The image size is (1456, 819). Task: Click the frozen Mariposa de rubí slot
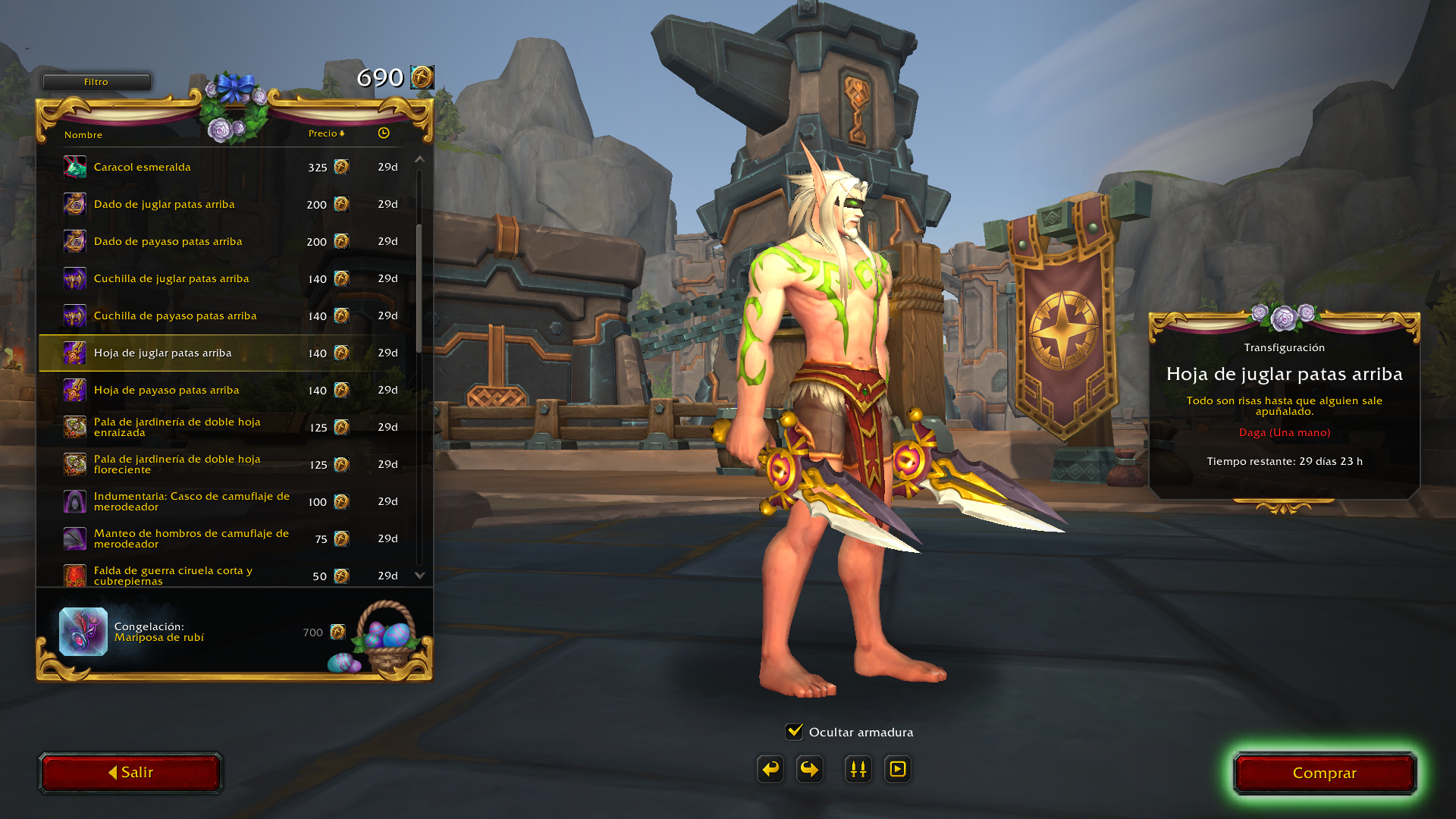click(x=83, y=632)
